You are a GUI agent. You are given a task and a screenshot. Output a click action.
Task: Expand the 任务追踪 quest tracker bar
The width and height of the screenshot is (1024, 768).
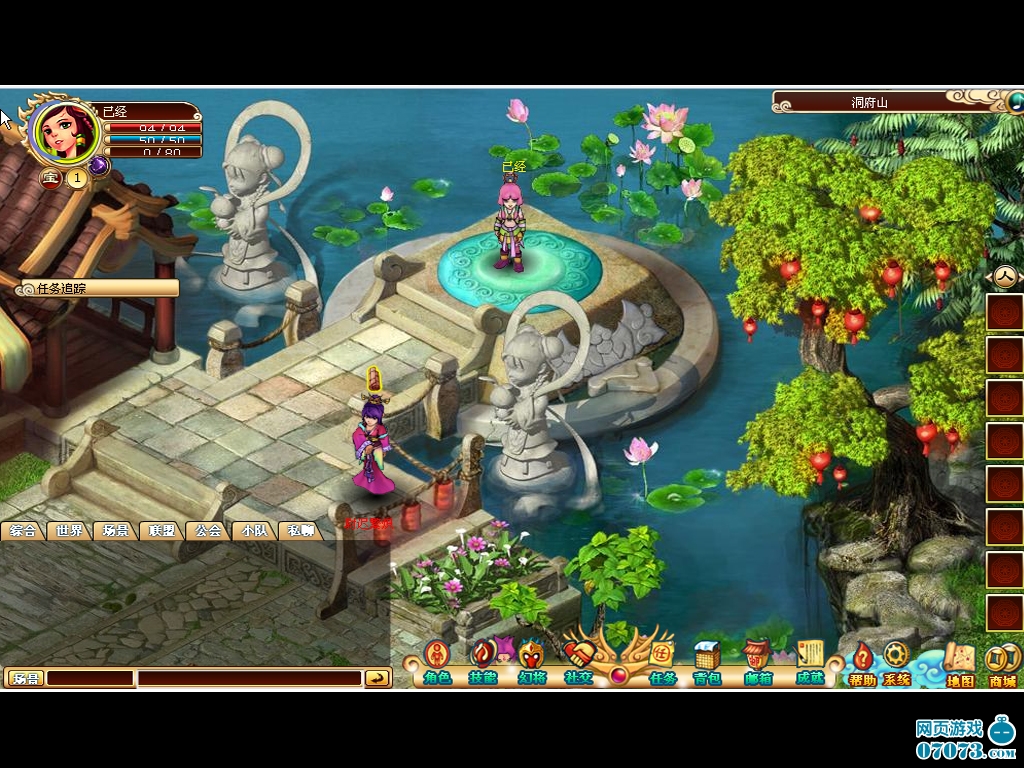point(100,288)
